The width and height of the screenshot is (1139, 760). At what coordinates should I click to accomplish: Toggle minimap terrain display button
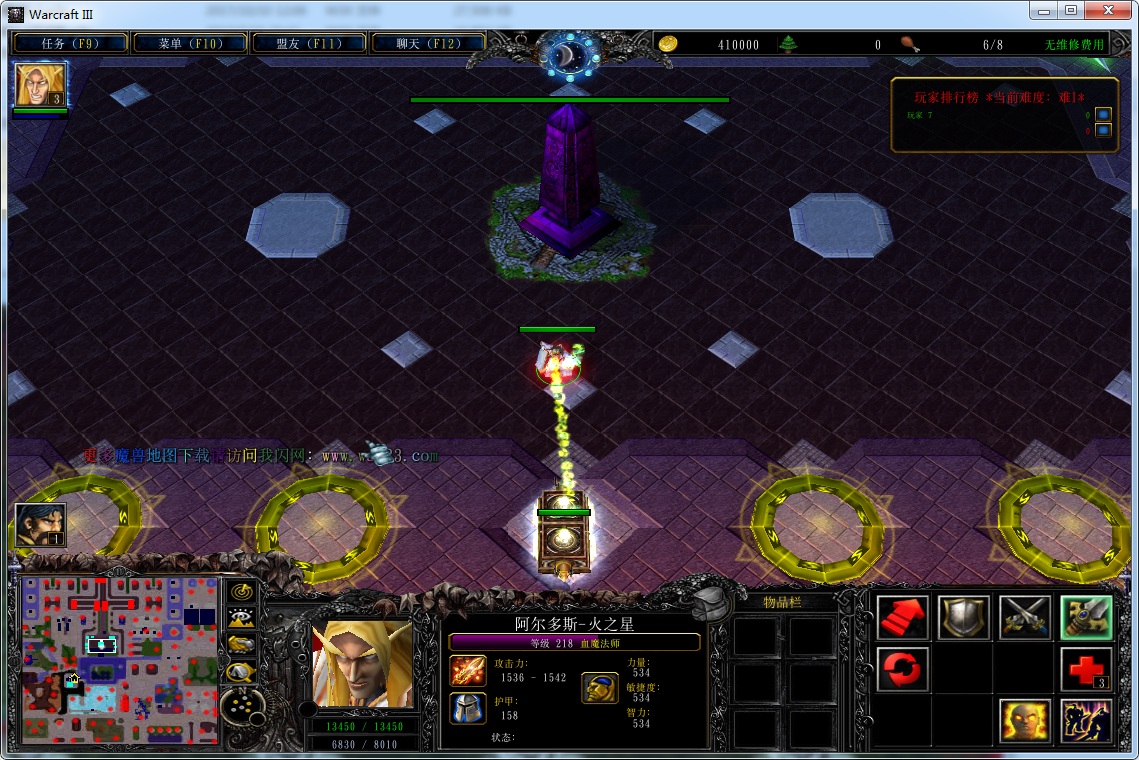click(x=241, y=619)
